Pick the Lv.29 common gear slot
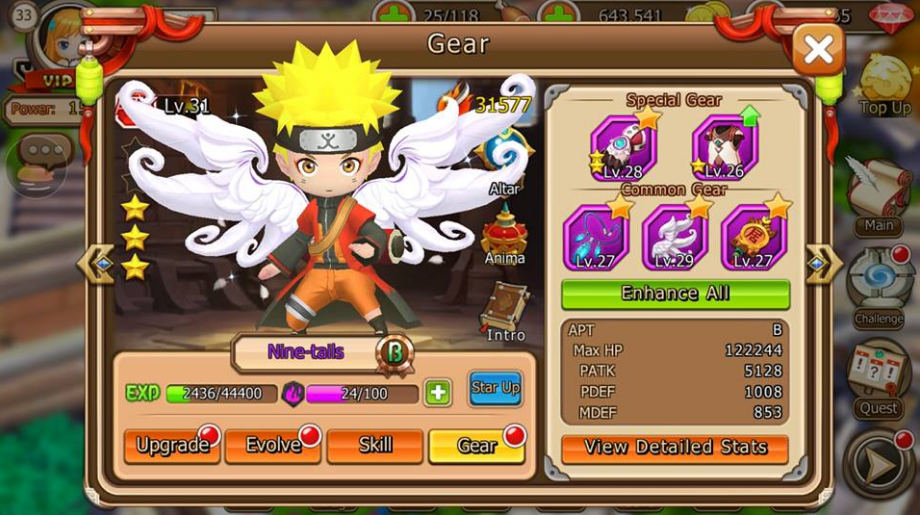Image resolution: width=920 pixels, height=515 pixels. tap(675, 237)
